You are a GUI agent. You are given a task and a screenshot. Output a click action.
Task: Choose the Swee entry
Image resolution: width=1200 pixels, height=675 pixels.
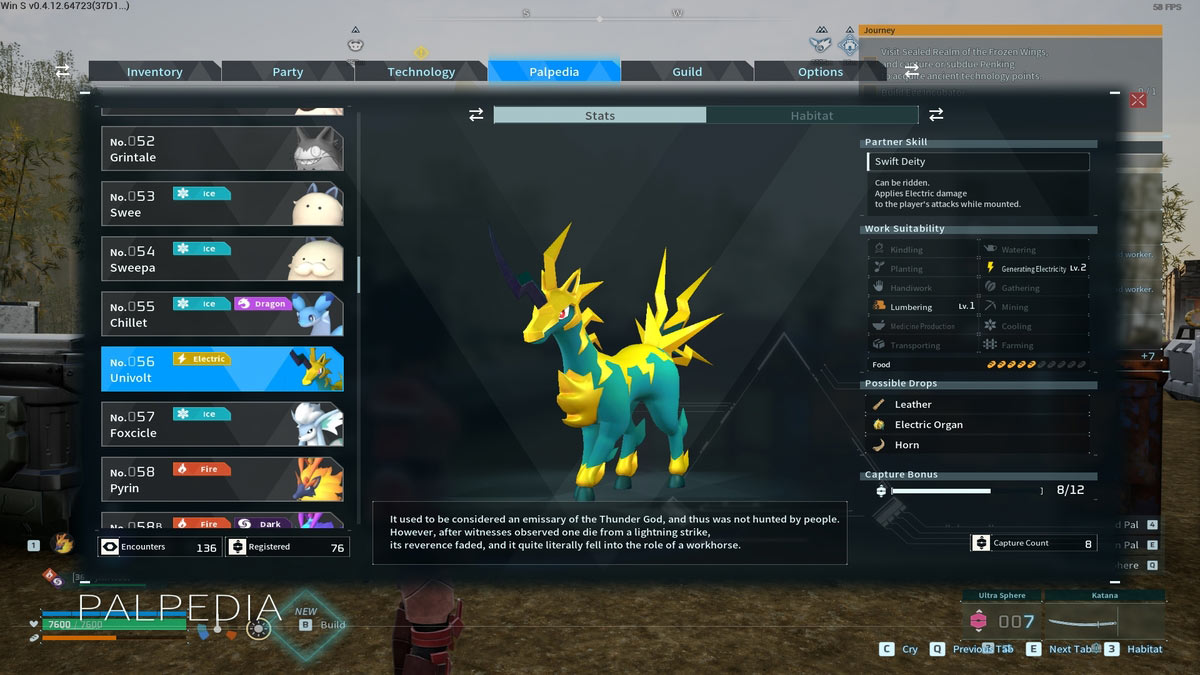pos(222,204)
